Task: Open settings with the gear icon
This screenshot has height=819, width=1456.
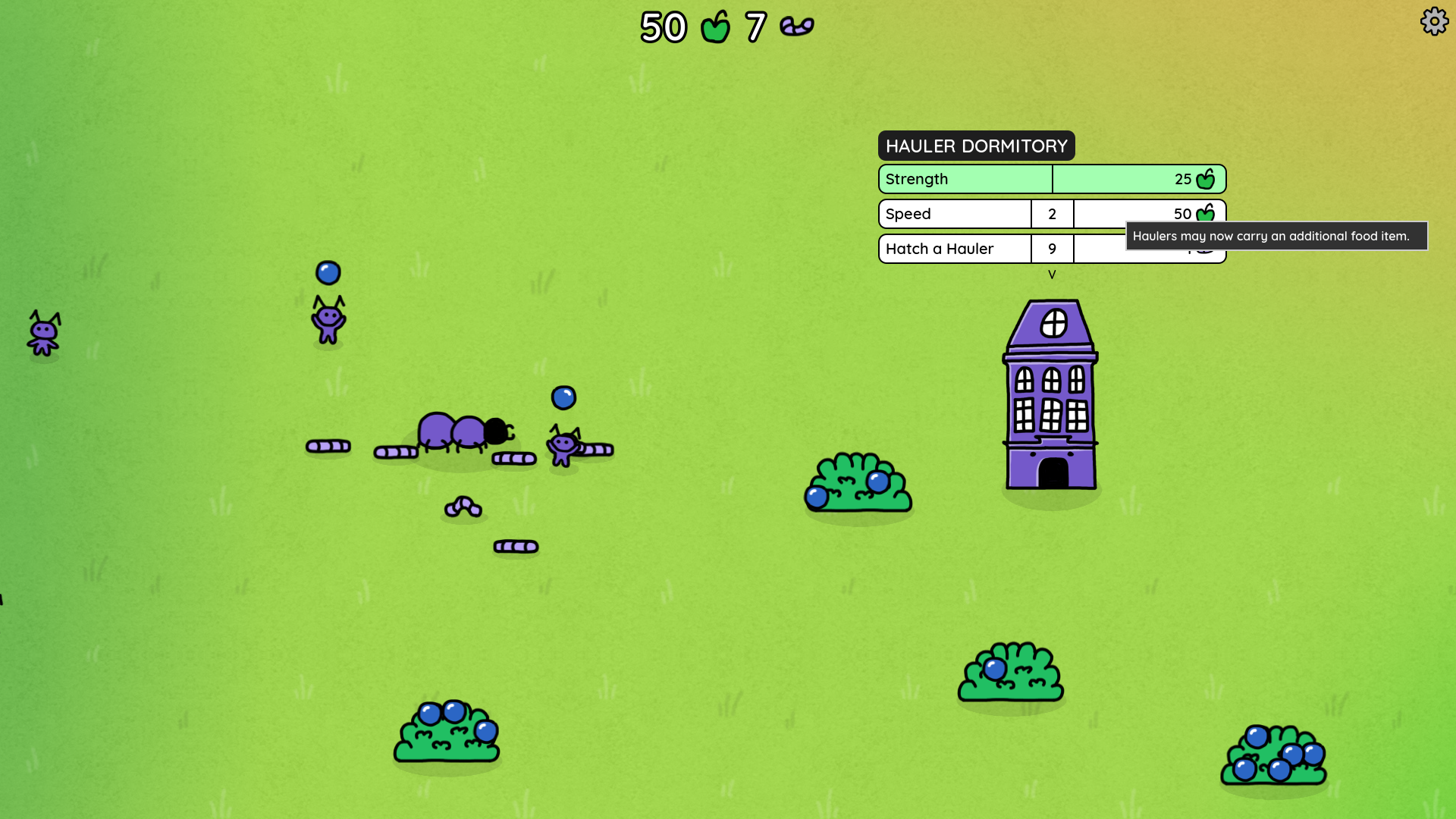Action: click(x=1434, y=21)
